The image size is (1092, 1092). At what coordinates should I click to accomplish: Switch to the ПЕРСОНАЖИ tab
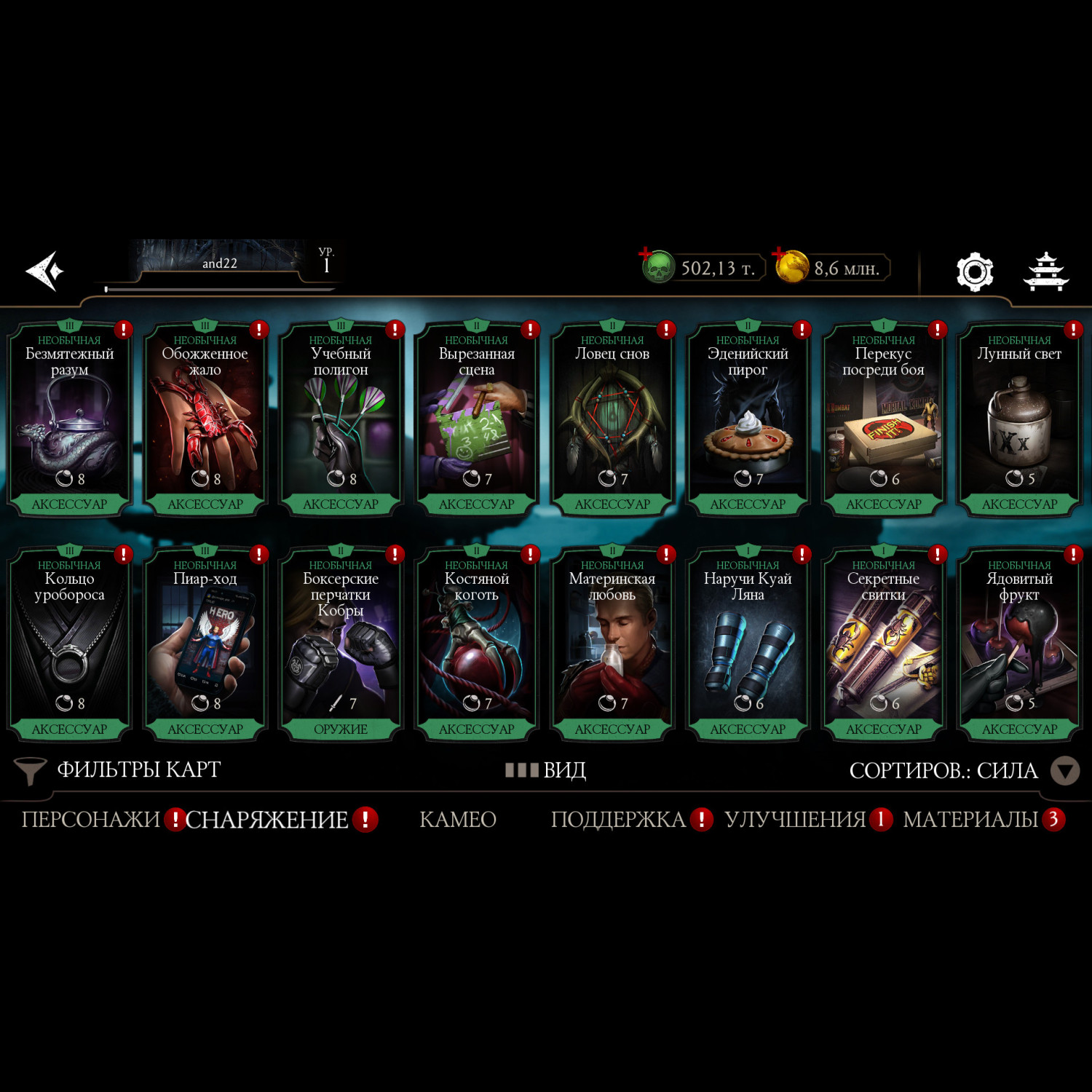90,820
